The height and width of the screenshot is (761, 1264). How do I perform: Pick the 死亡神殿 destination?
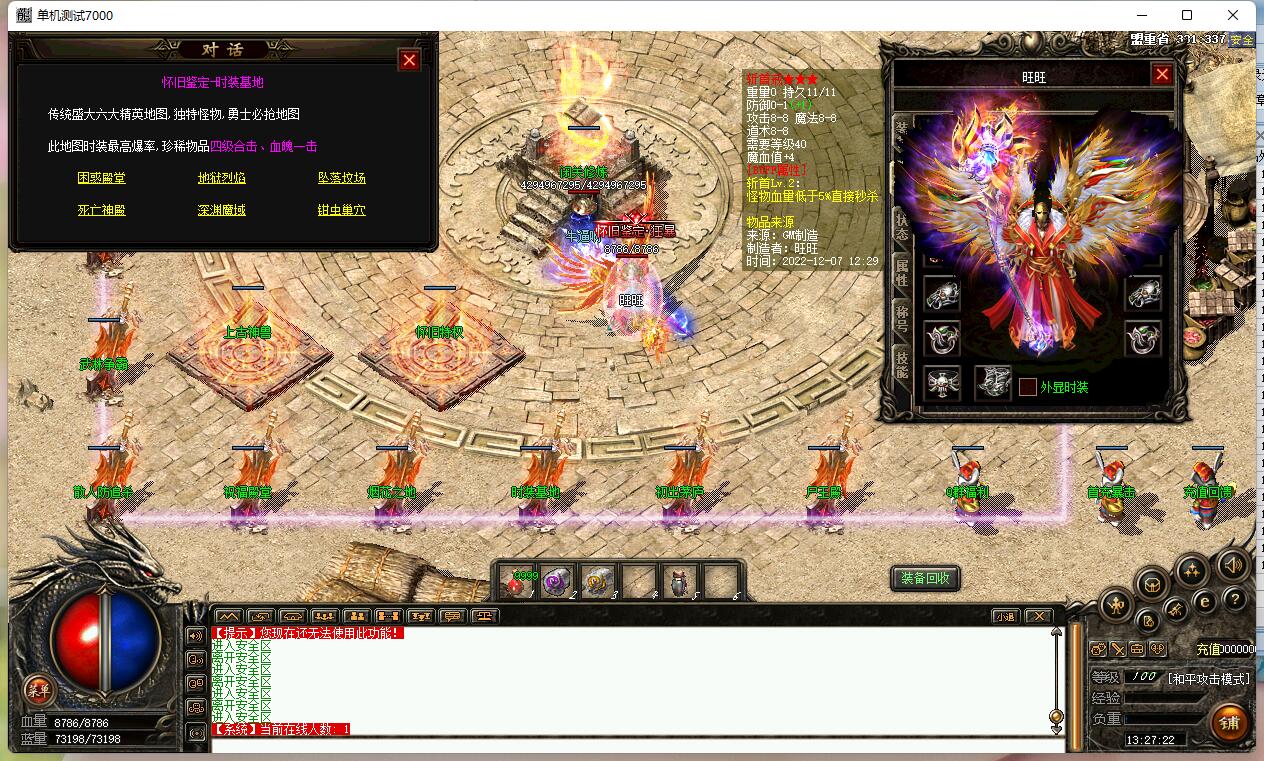102,210
